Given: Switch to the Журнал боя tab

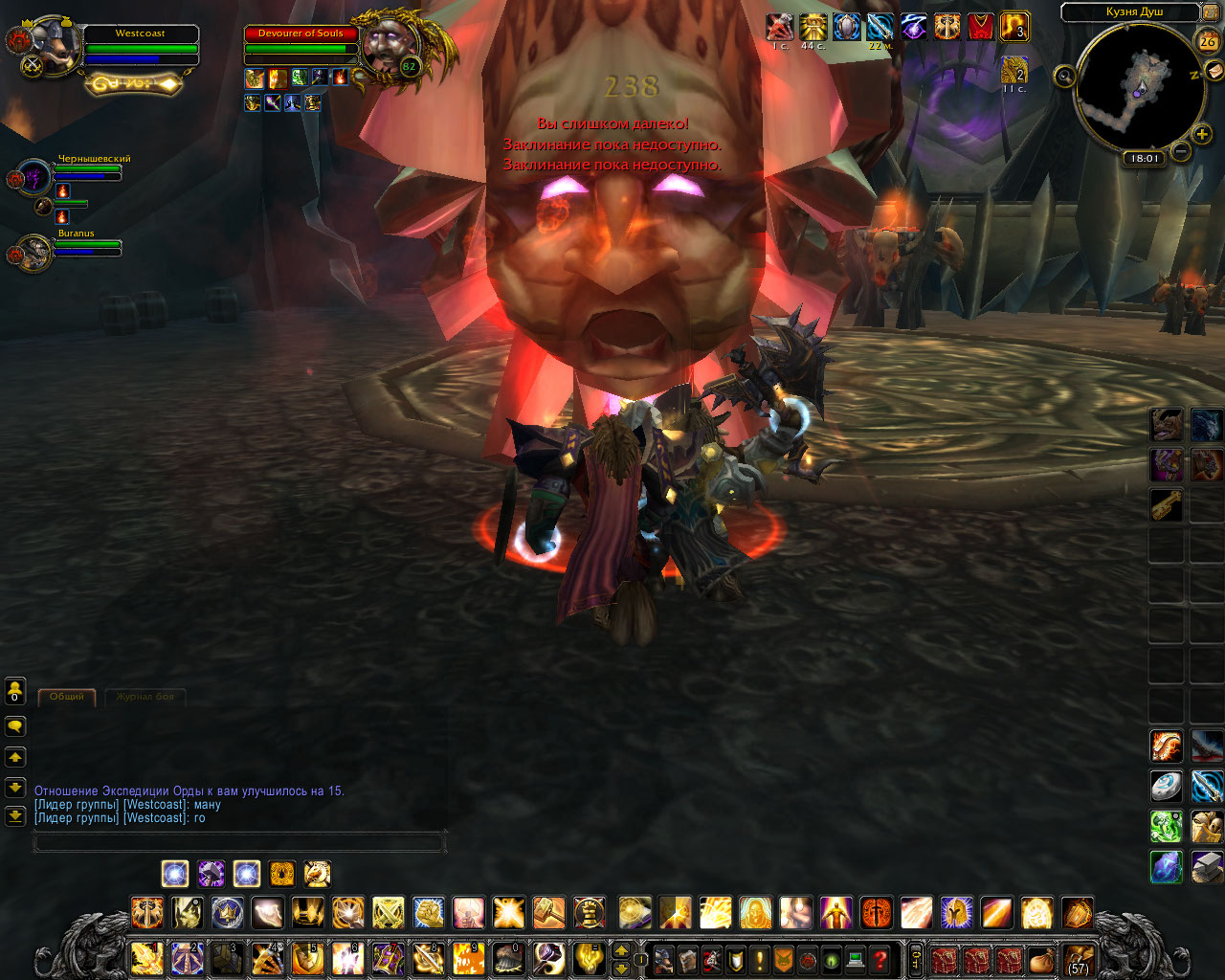Looking at the screenshot, I should pyautogui.click(x=145, y=697).
